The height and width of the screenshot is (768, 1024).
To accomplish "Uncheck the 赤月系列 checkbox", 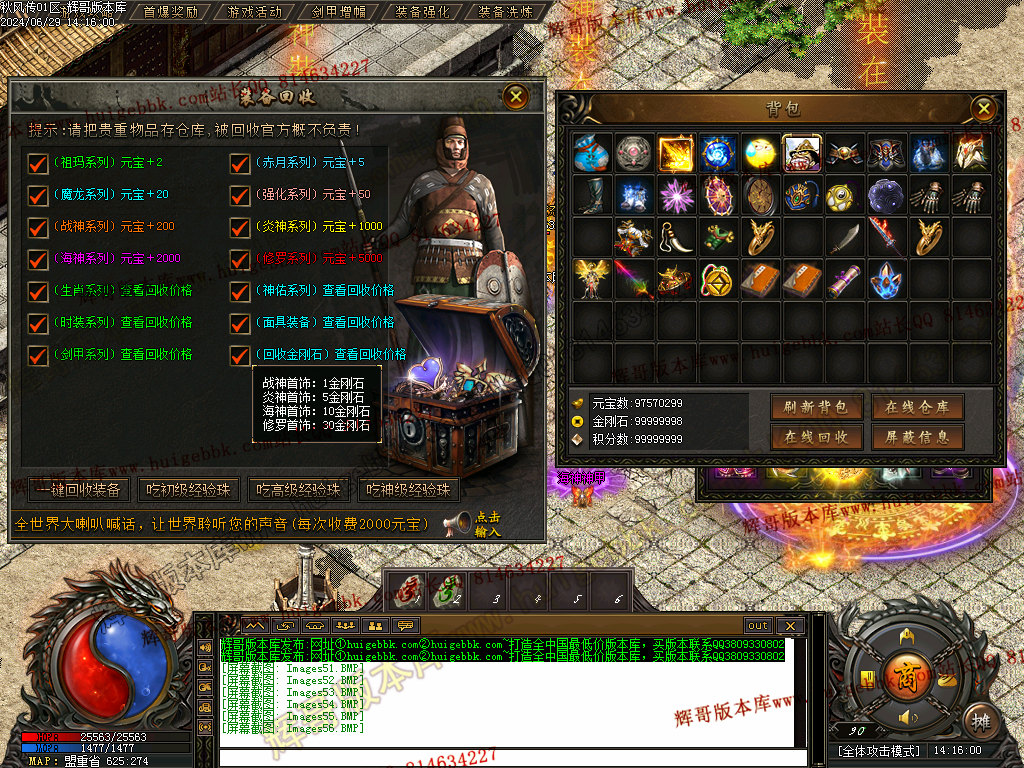I will (240, 163).
